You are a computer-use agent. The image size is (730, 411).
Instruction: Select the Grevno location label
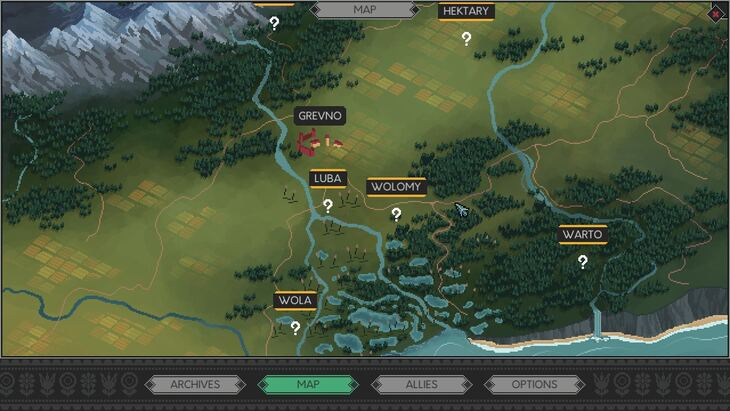320,116
